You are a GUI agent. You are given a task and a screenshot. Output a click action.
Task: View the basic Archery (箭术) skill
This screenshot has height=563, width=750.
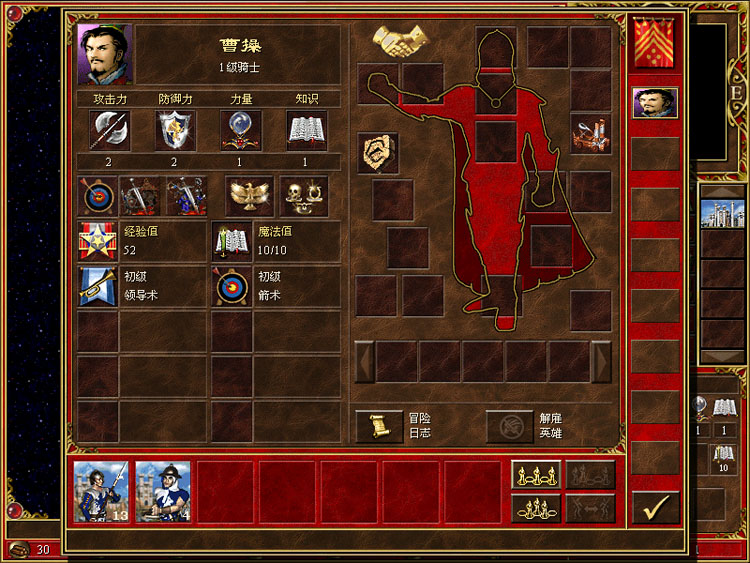(x=233, y=287)
